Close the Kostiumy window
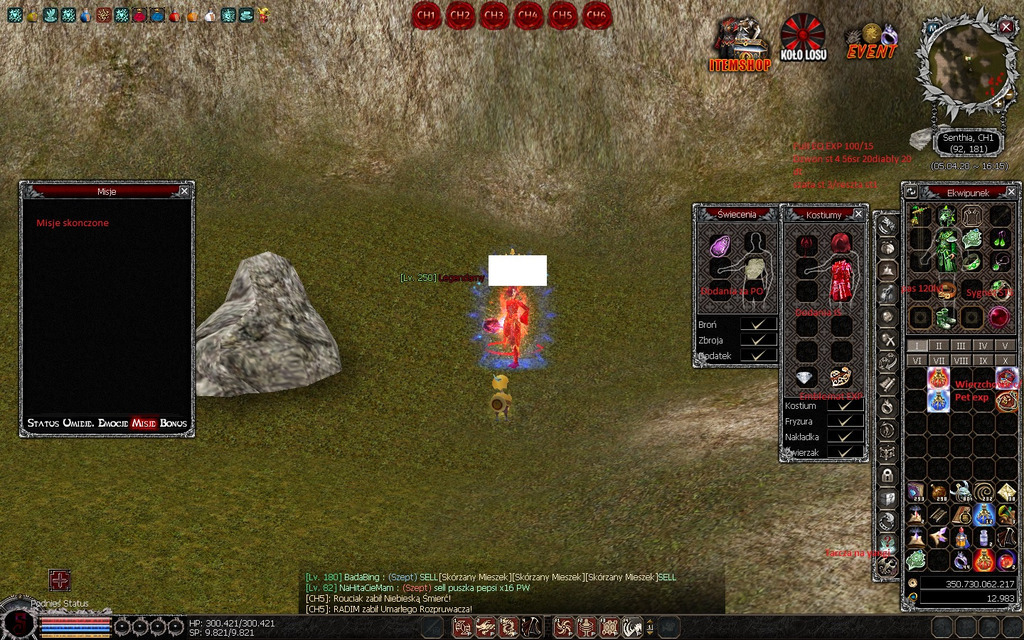This screenshot has width=1024, height=640. point(858,214)
